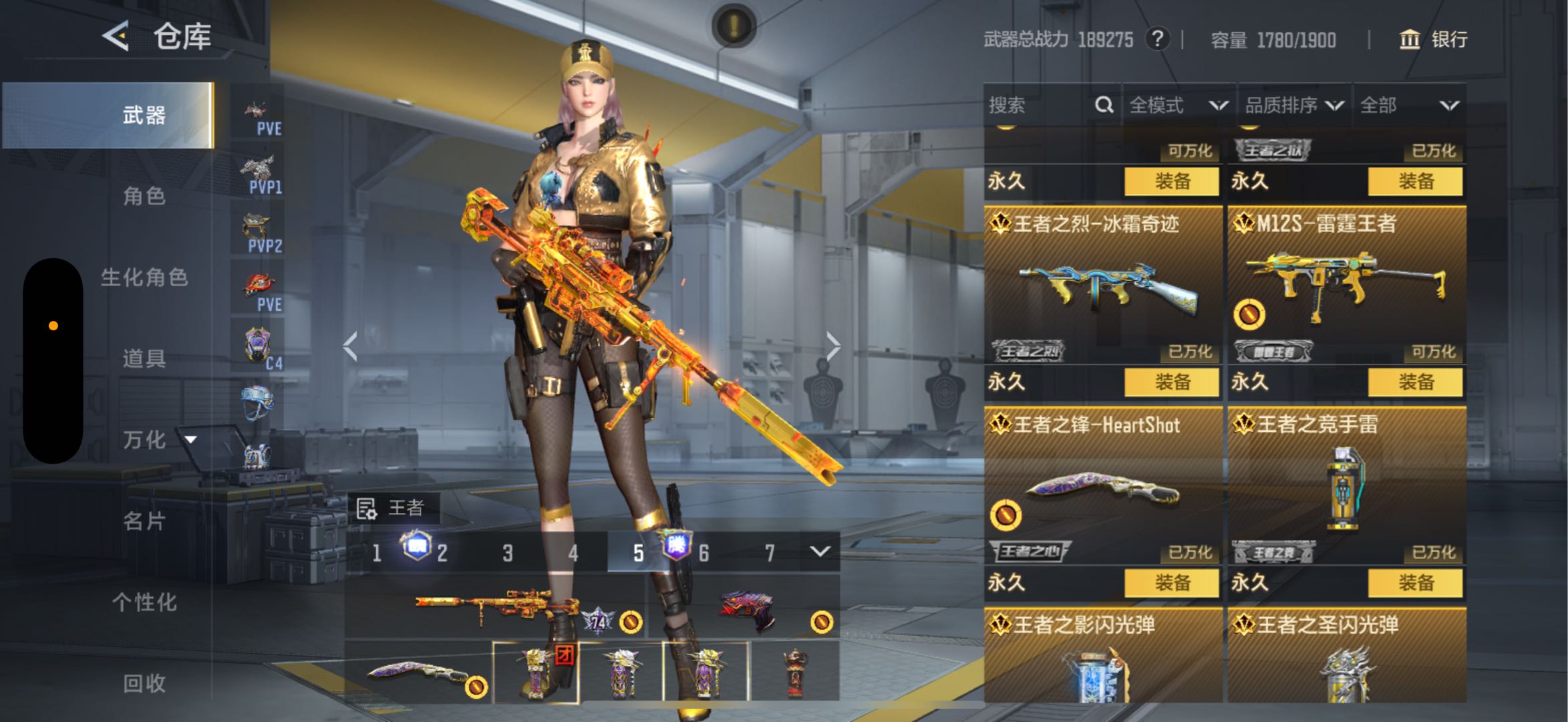
Task: Equip the 王者之烈-冰霜奇迹 weapon
Action: (x=1171, y=382)
